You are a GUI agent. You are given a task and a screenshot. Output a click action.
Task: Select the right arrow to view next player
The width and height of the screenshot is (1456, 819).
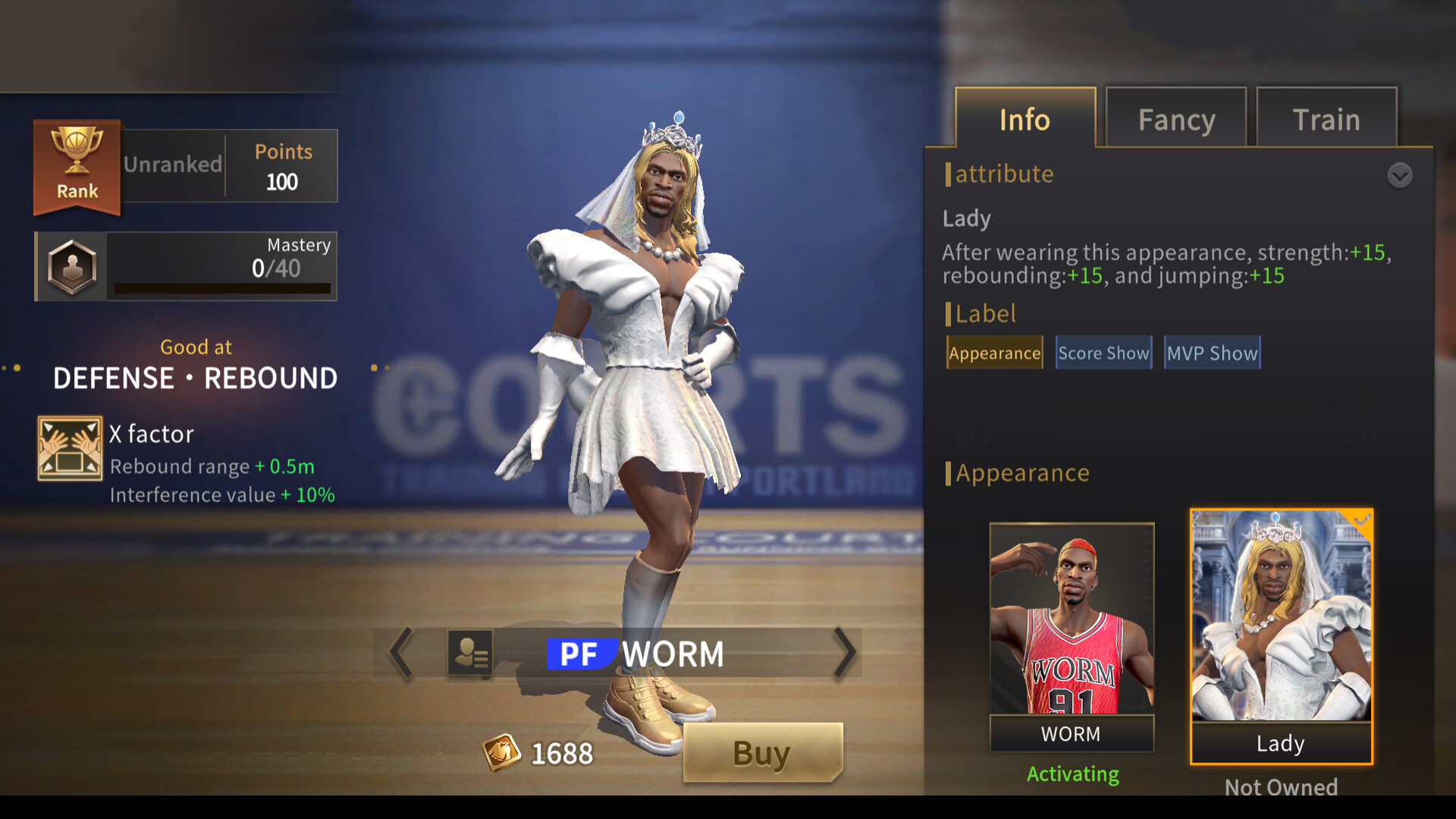click(x=844, y=653)
